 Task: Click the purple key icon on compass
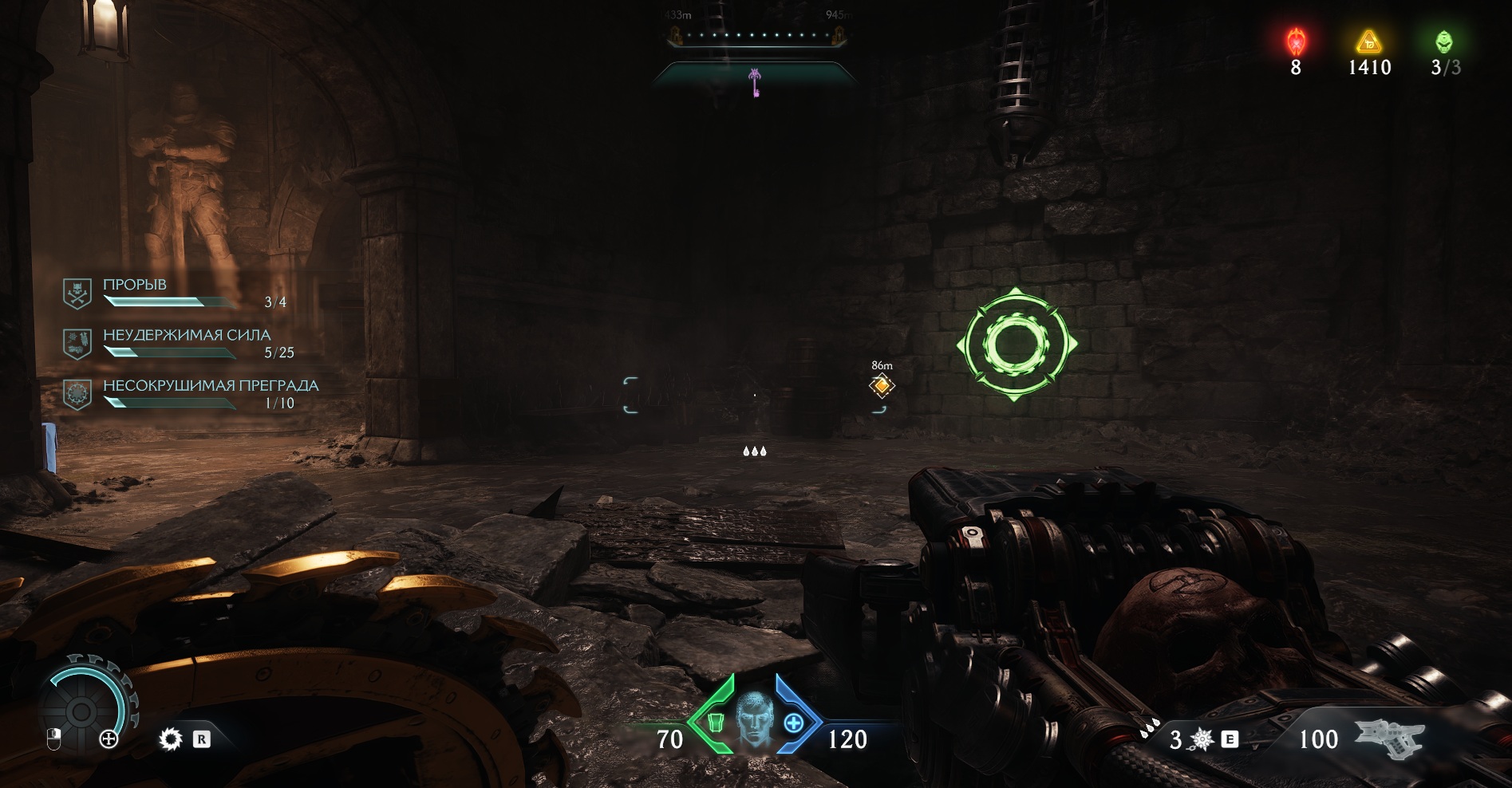point(755,82)
